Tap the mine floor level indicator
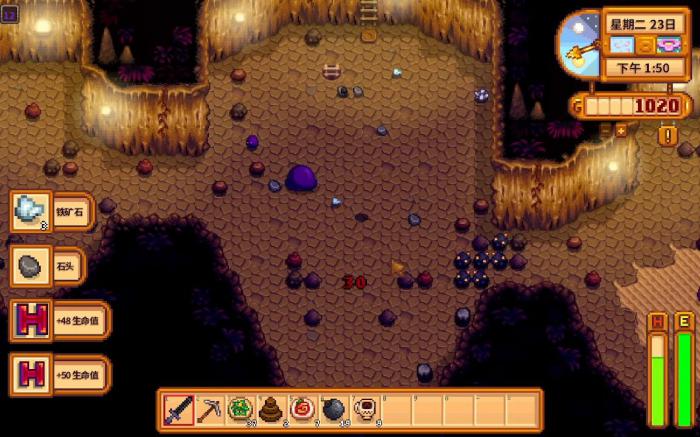The image size is (700, 437). 10,16
